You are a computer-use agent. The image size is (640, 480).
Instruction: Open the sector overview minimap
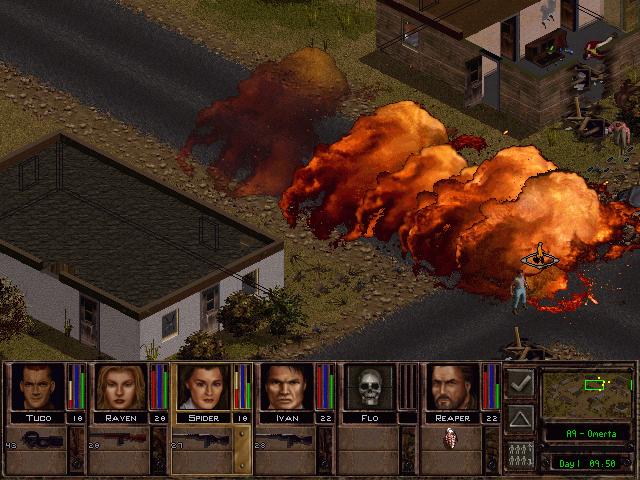click(586, 392)
